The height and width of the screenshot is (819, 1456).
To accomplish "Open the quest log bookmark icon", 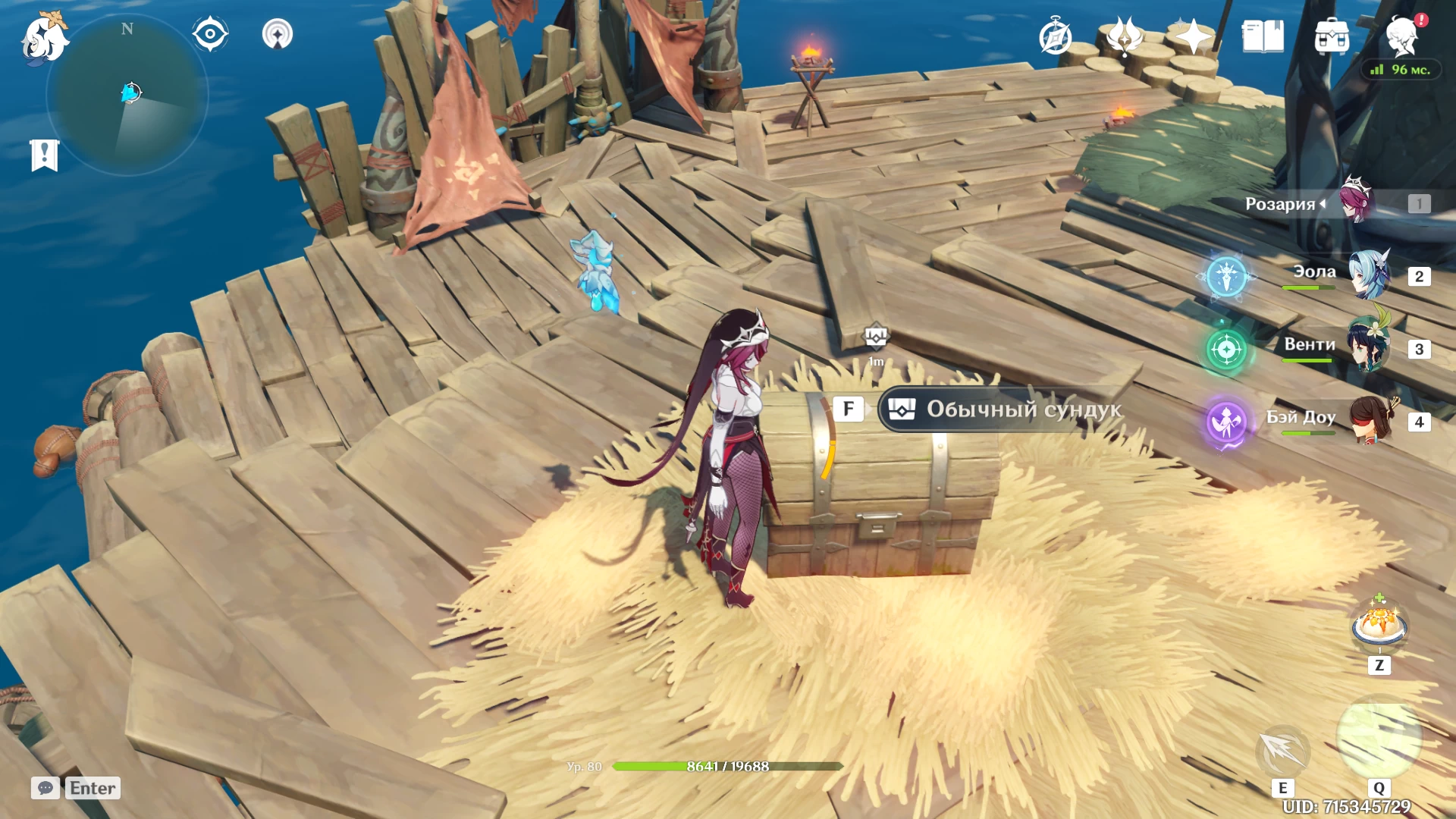I will tap(45, 155).
